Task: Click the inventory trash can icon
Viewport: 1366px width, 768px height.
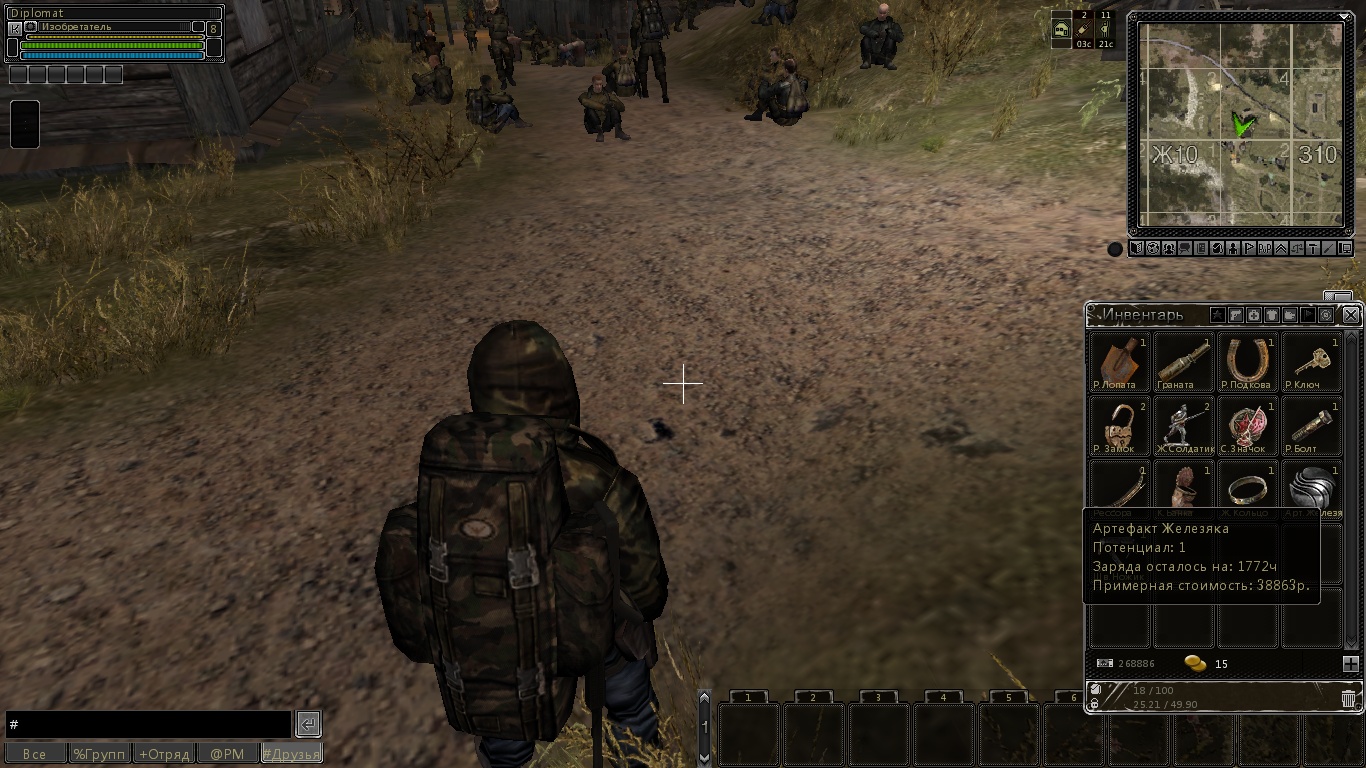Action: tap(1348, 698)
